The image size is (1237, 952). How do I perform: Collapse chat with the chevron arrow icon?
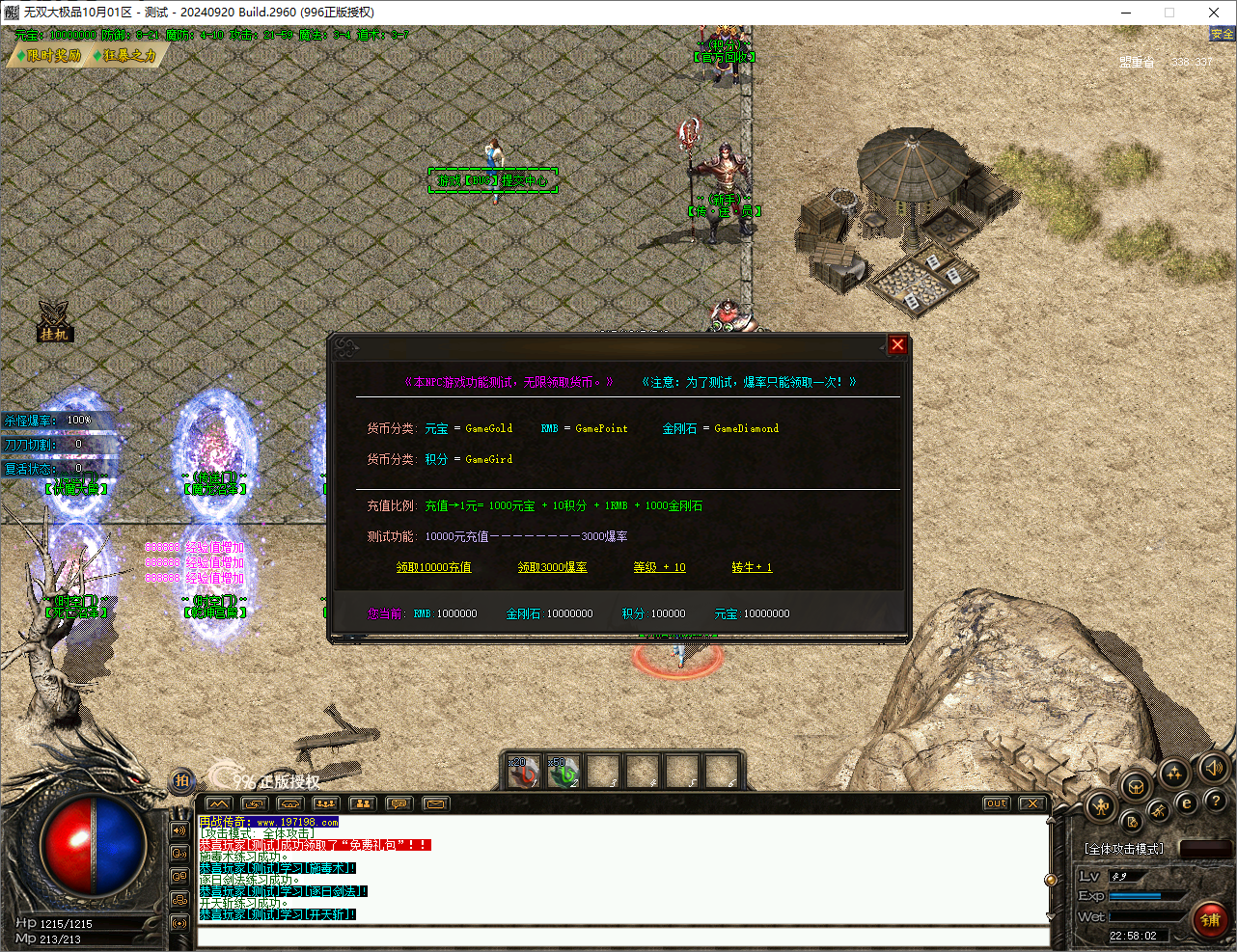(219, 802)
